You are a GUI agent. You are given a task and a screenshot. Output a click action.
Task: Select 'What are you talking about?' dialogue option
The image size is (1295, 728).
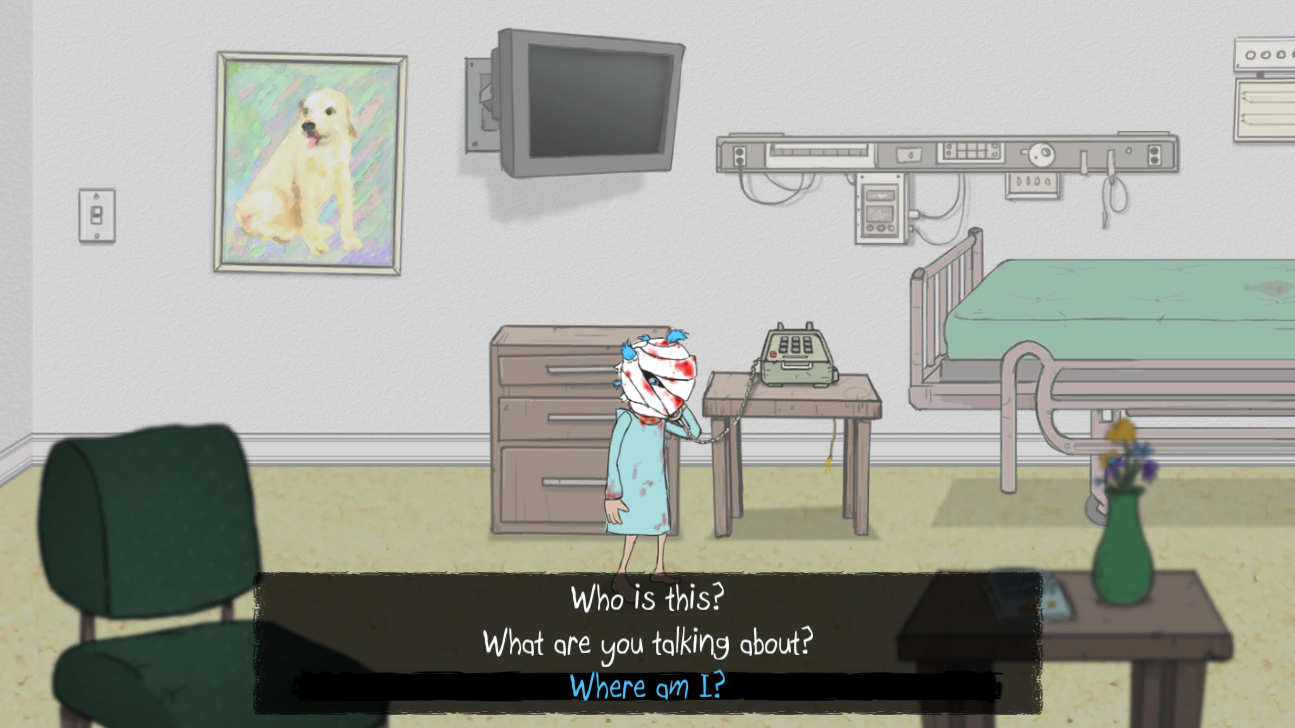point(648,643)
